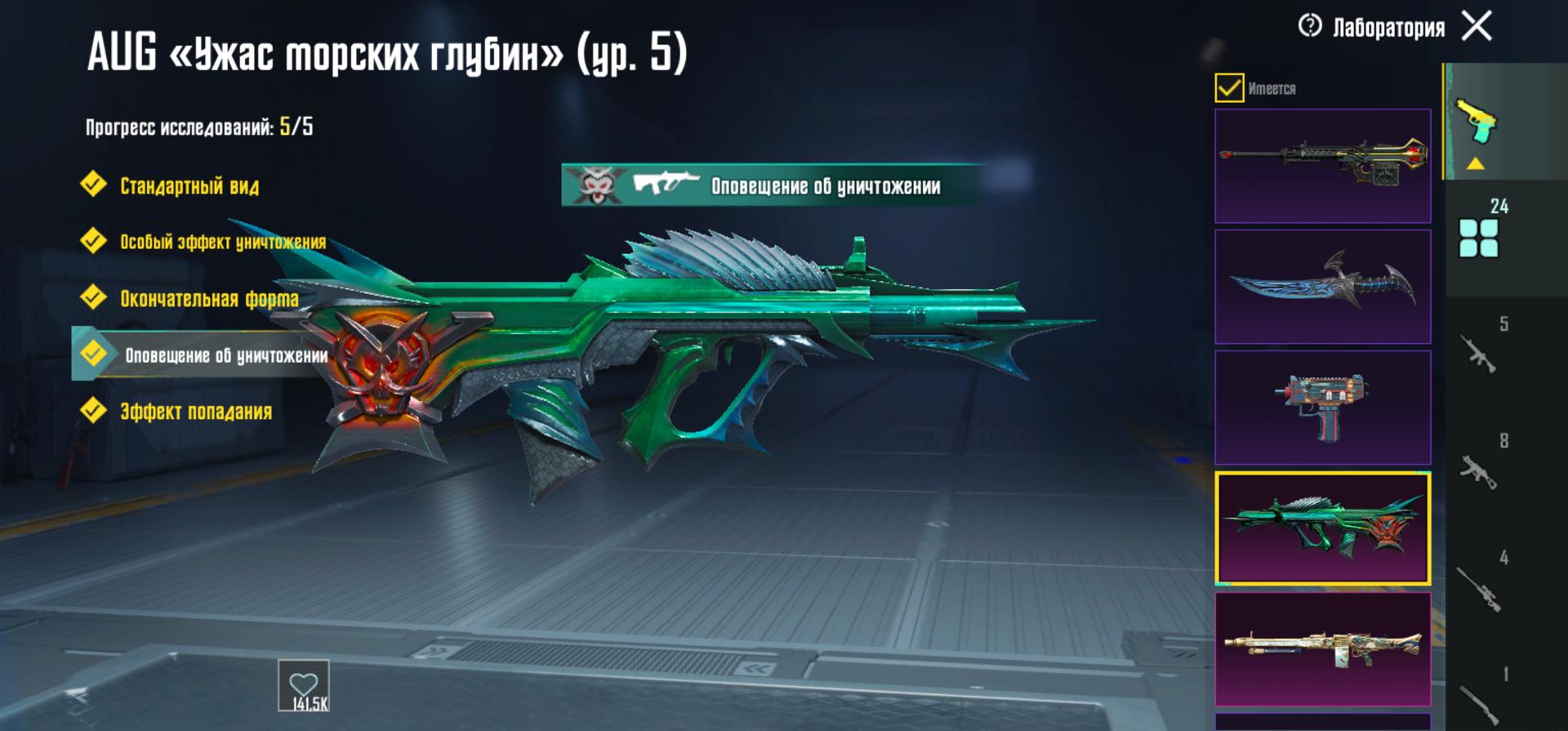Open the Laboratory help icon
The height and width of the screenshot is (731, 1568).
pos(1310,26)
